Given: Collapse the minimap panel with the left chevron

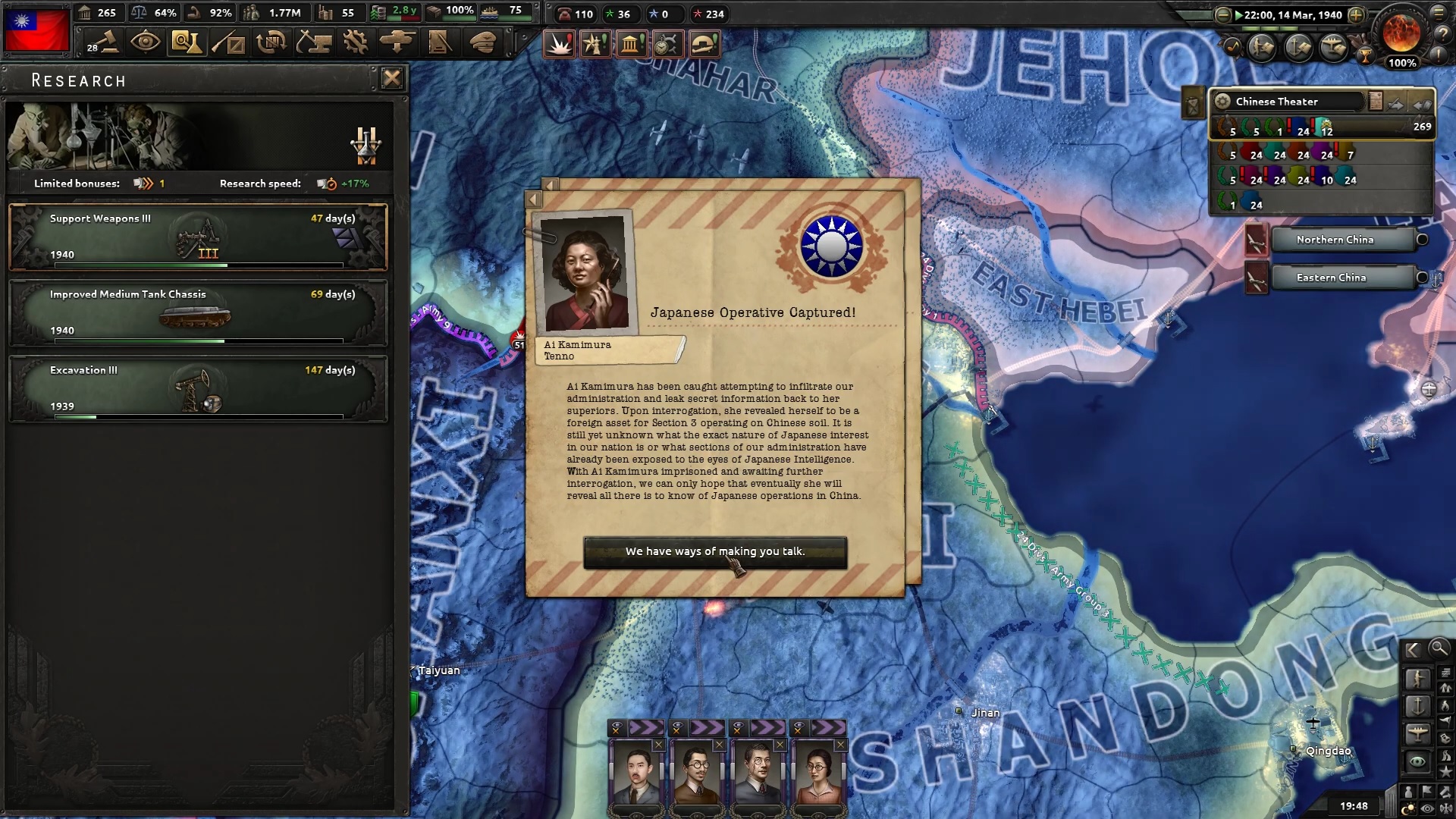Looking at the screenshot, I should (1413, 651).
